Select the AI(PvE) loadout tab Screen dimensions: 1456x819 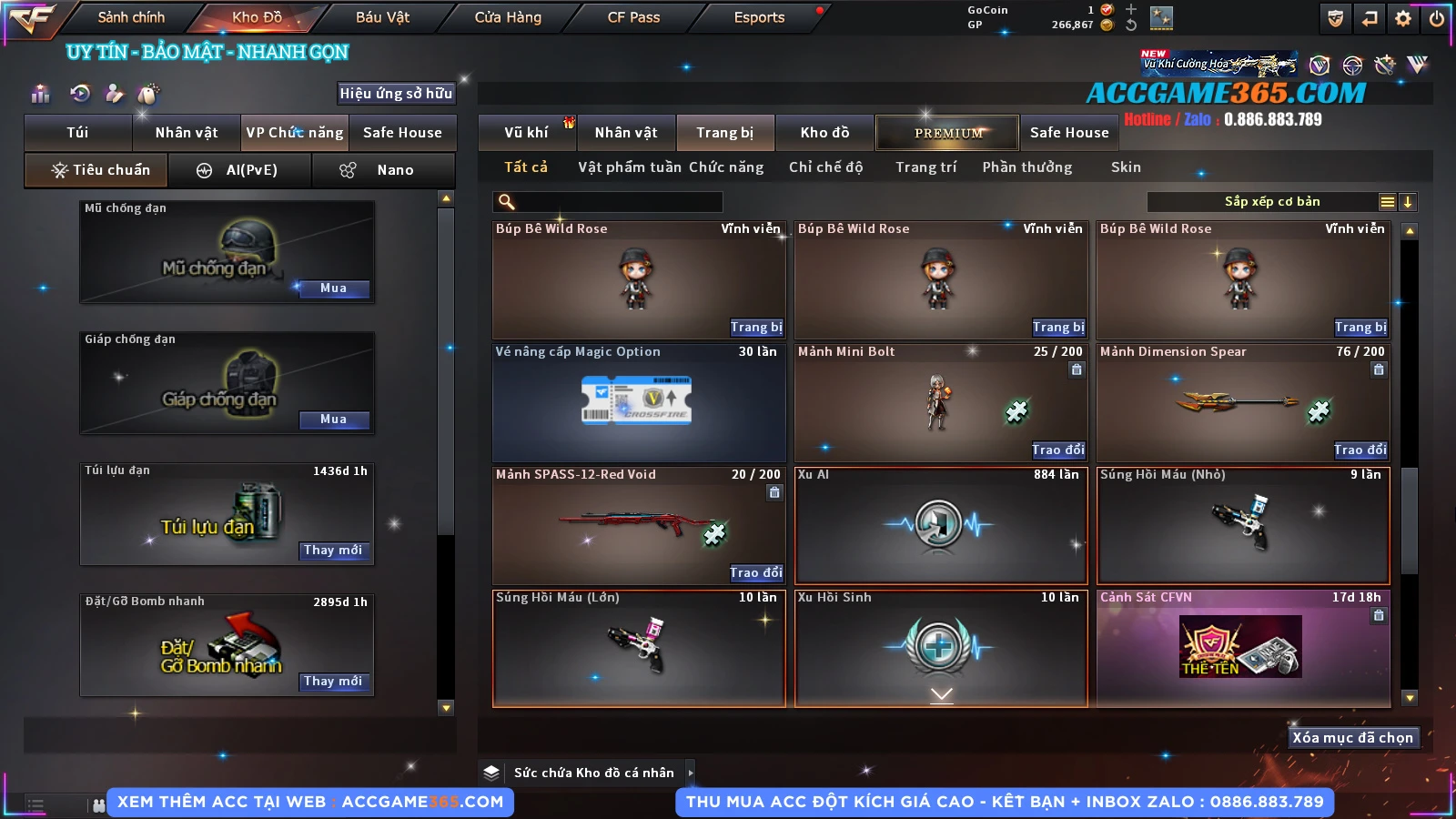tap(240, 170)
